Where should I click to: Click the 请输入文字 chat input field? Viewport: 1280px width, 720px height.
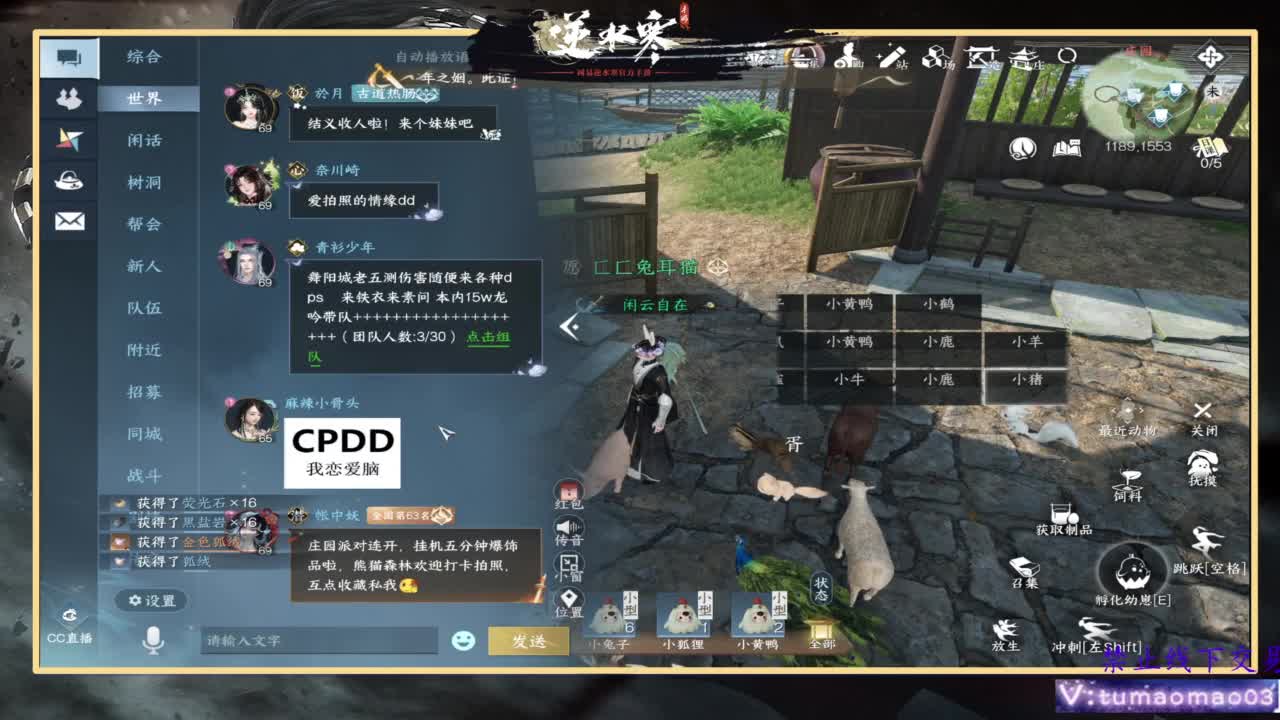click(320, 641)
